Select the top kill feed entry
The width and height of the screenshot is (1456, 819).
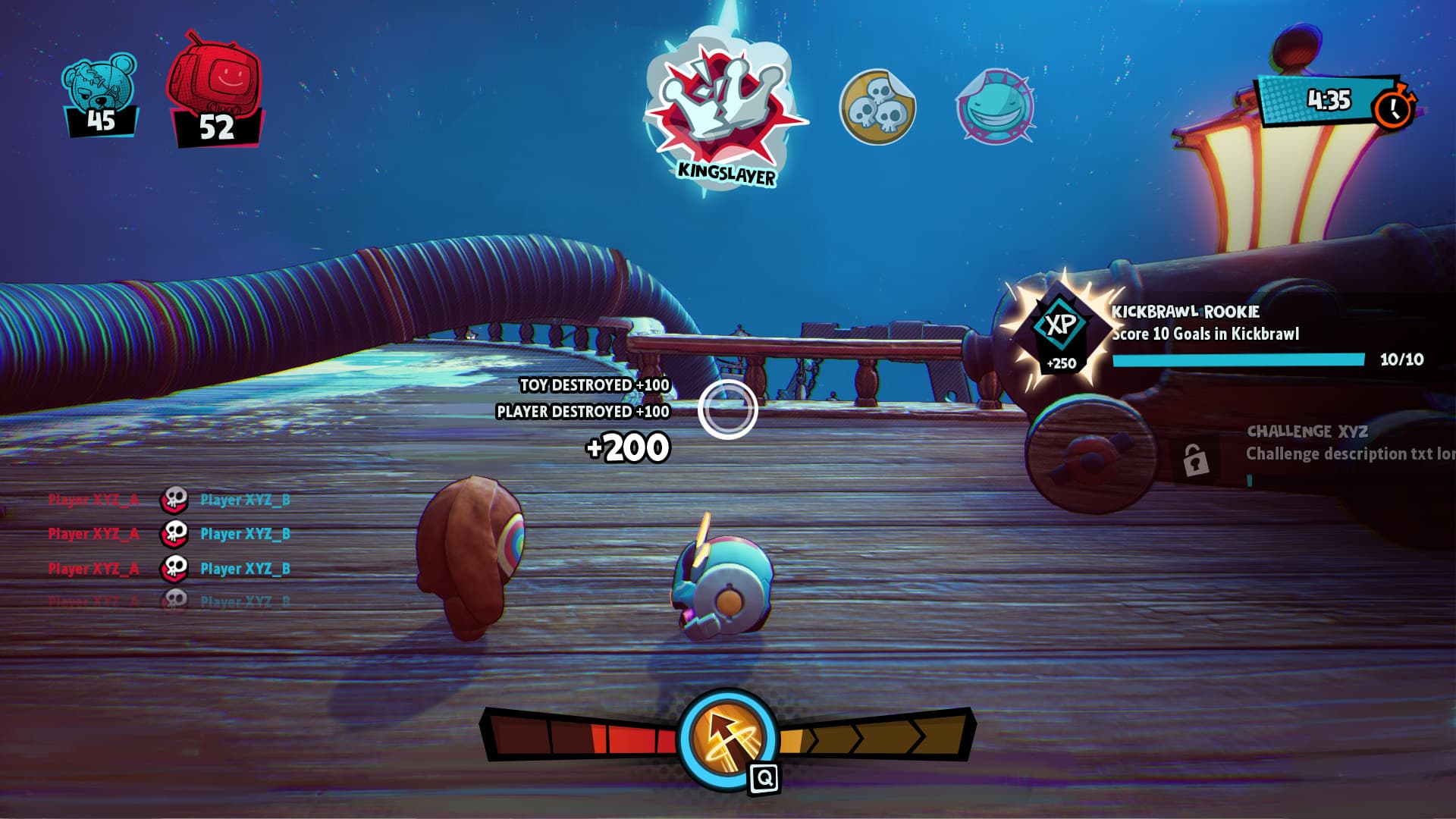(170, 500)
